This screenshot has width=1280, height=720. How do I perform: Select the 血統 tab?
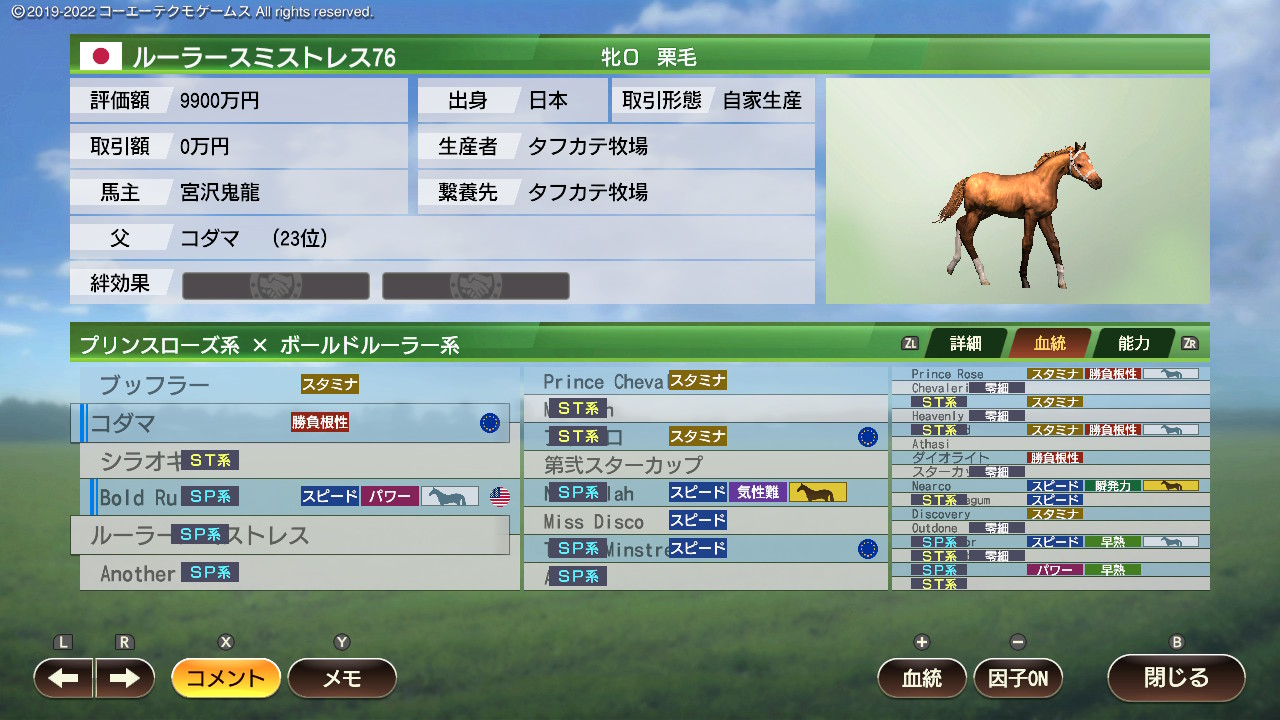coord(1049,344)
